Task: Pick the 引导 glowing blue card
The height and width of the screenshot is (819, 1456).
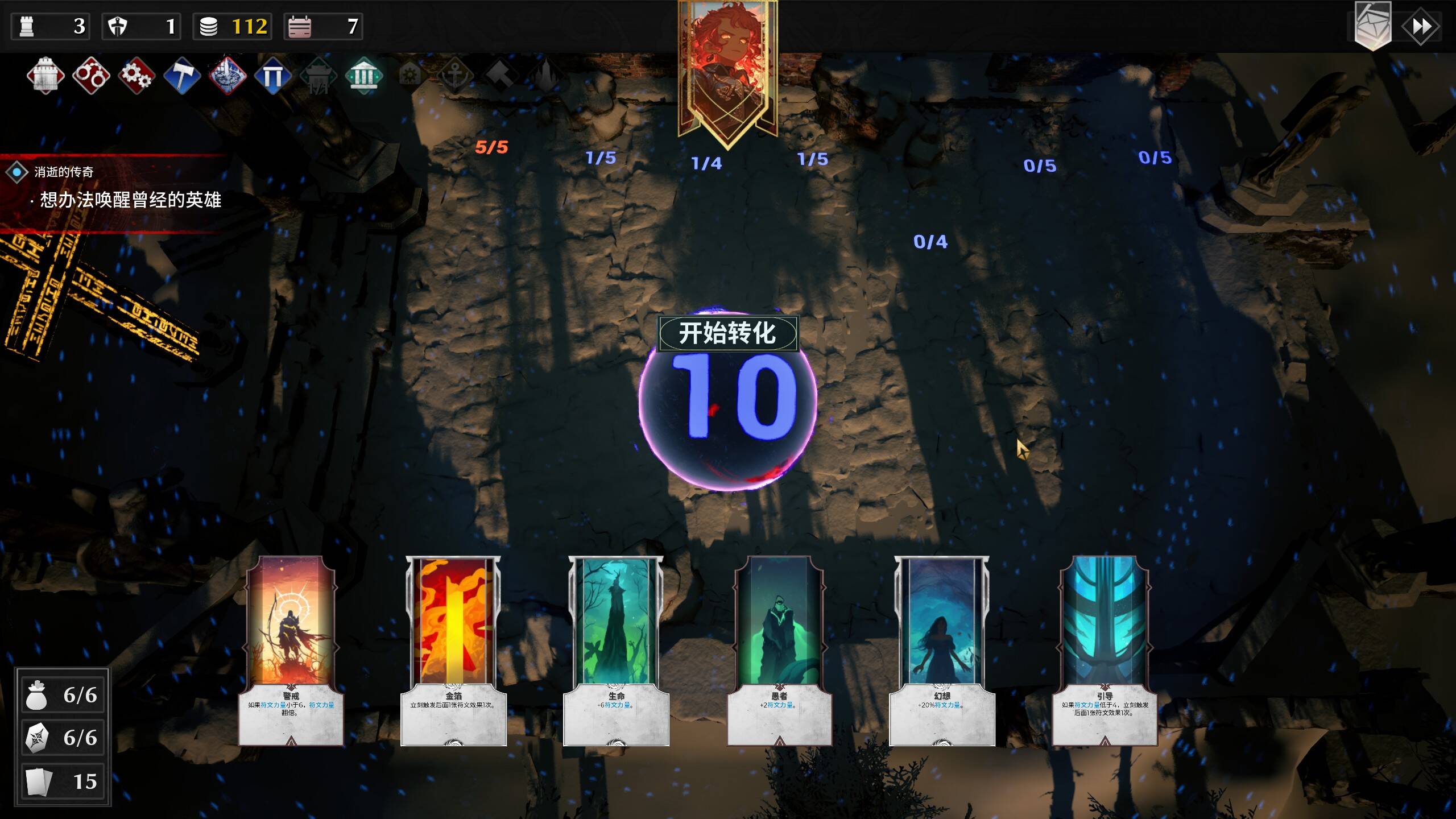Action: [1105, 650]
